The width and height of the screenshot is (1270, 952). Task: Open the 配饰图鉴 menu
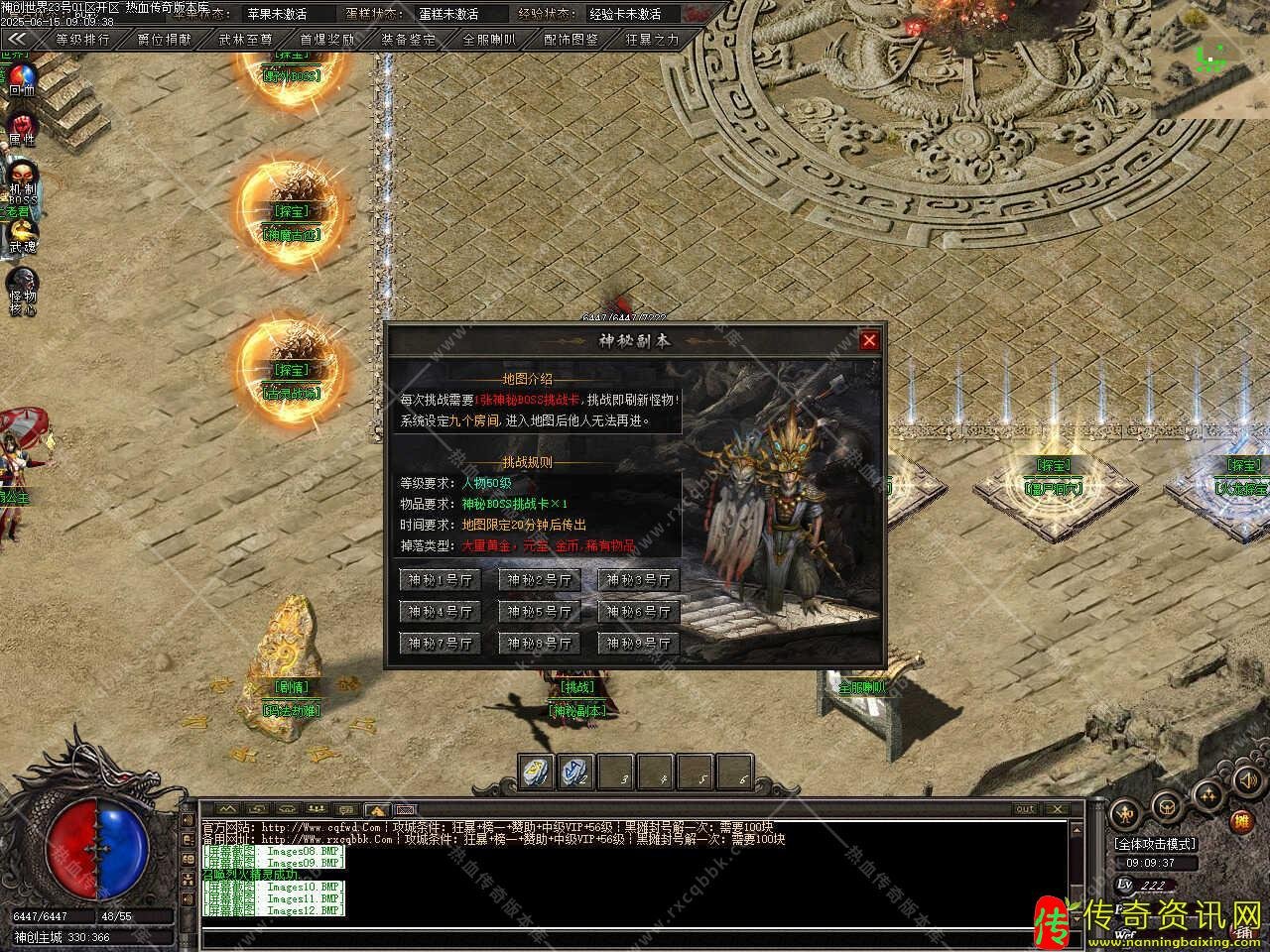tap(571, 40)
